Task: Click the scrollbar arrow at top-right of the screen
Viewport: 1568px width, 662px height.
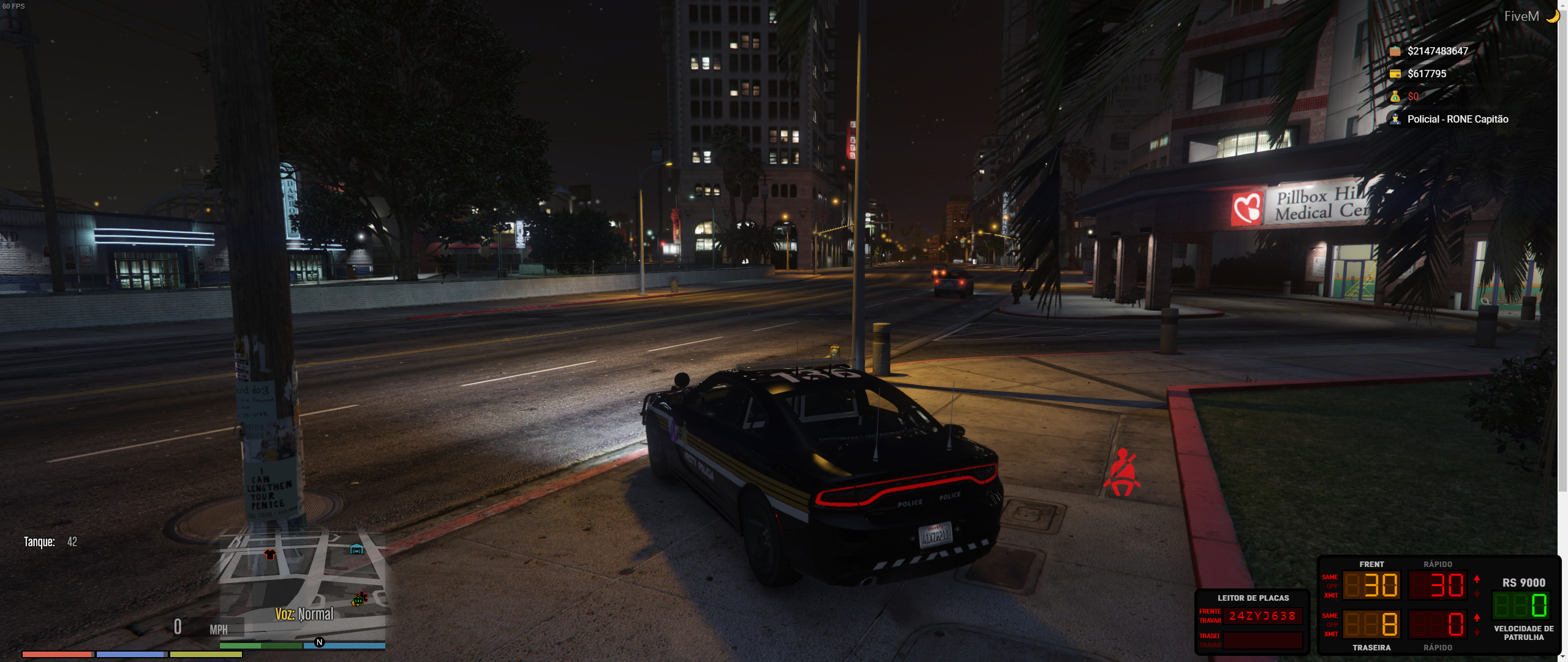Action: [x=1563, y=5]
